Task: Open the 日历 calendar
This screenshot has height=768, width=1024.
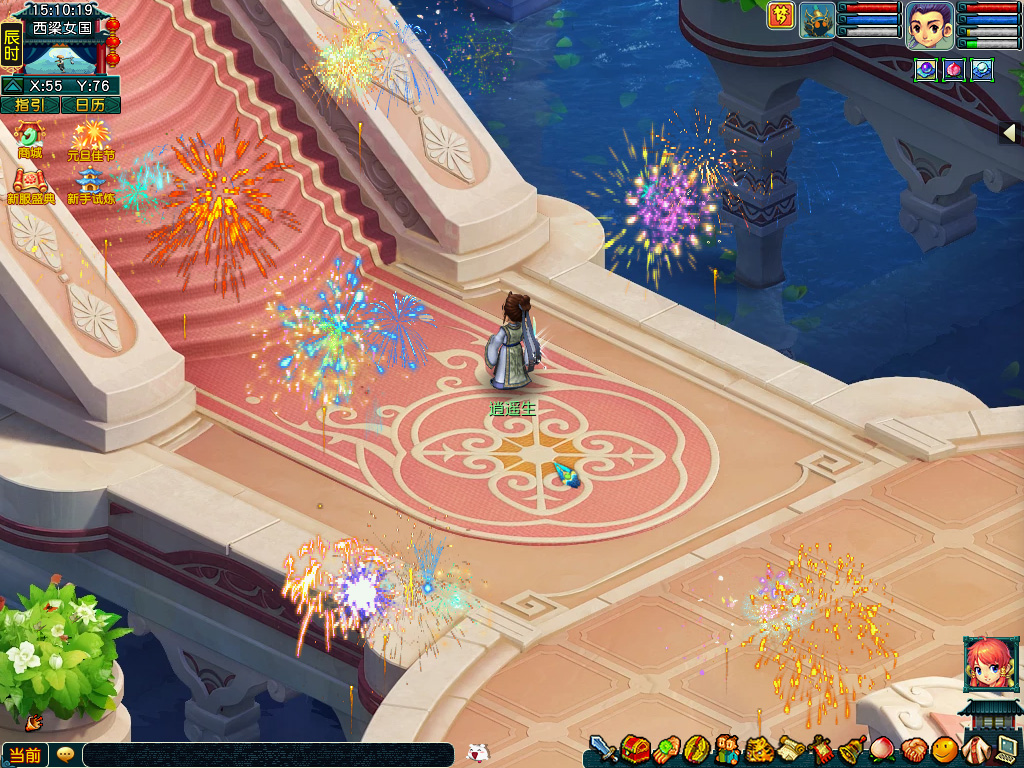Action: 90,105
